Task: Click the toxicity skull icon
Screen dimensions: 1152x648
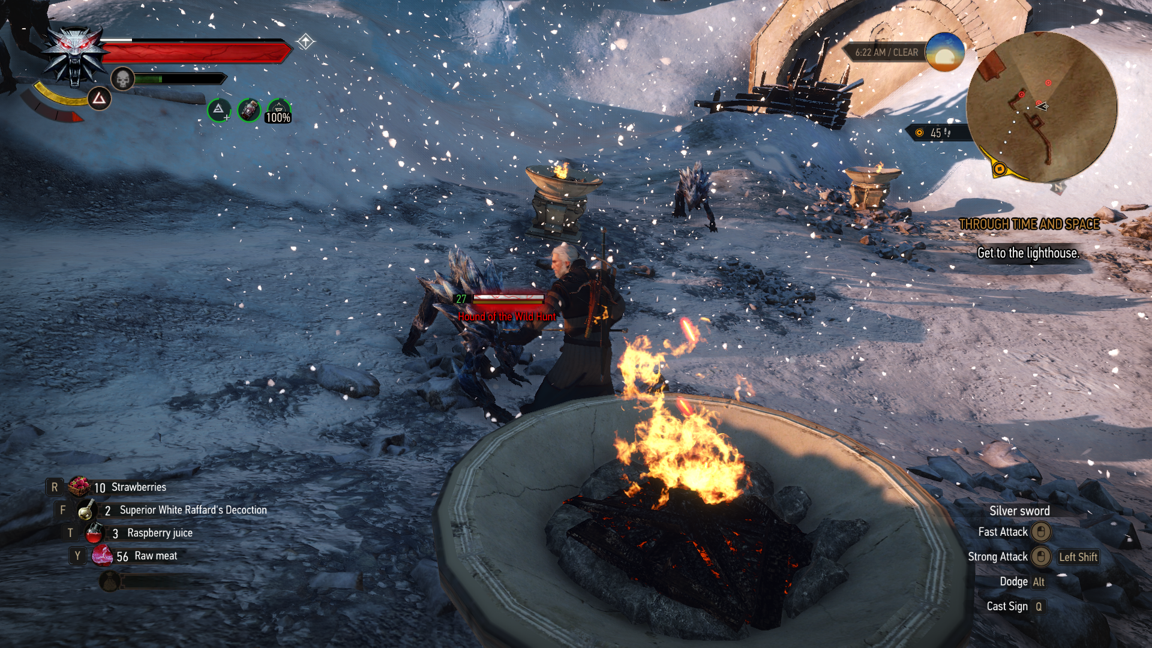Action: pos(122,78)
